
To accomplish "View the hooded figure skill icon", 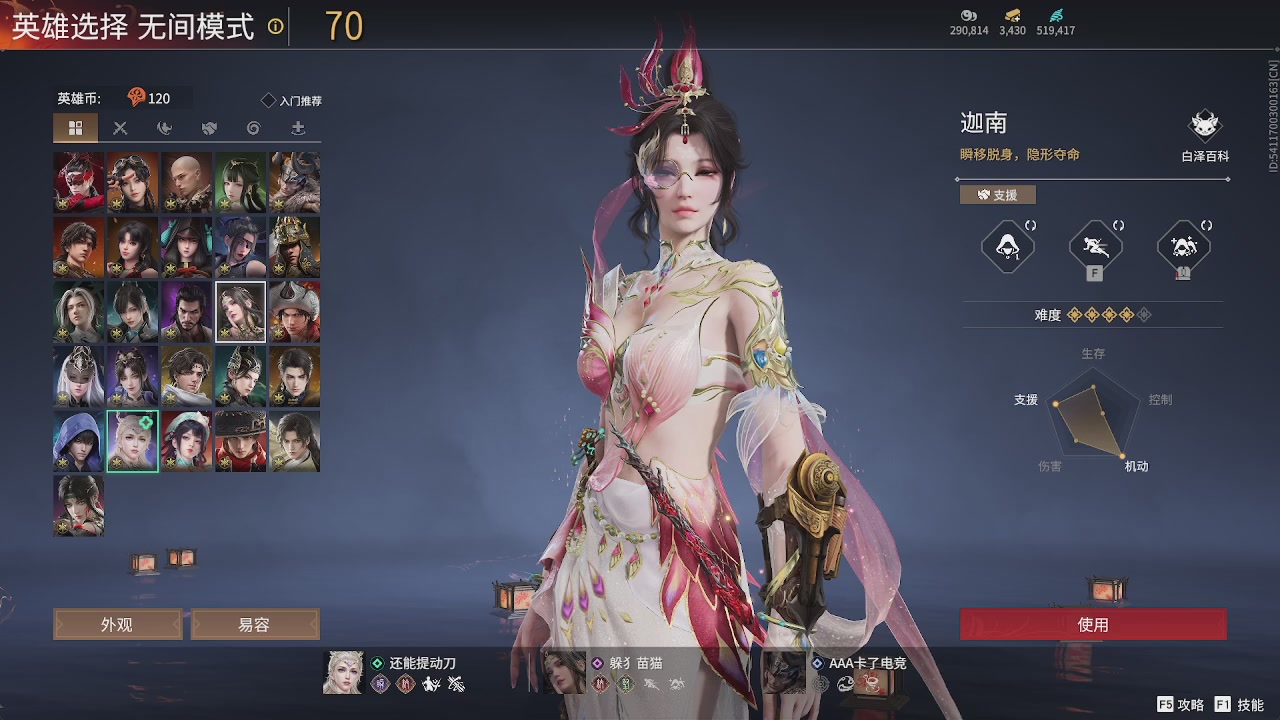I will pos(1007,246).
